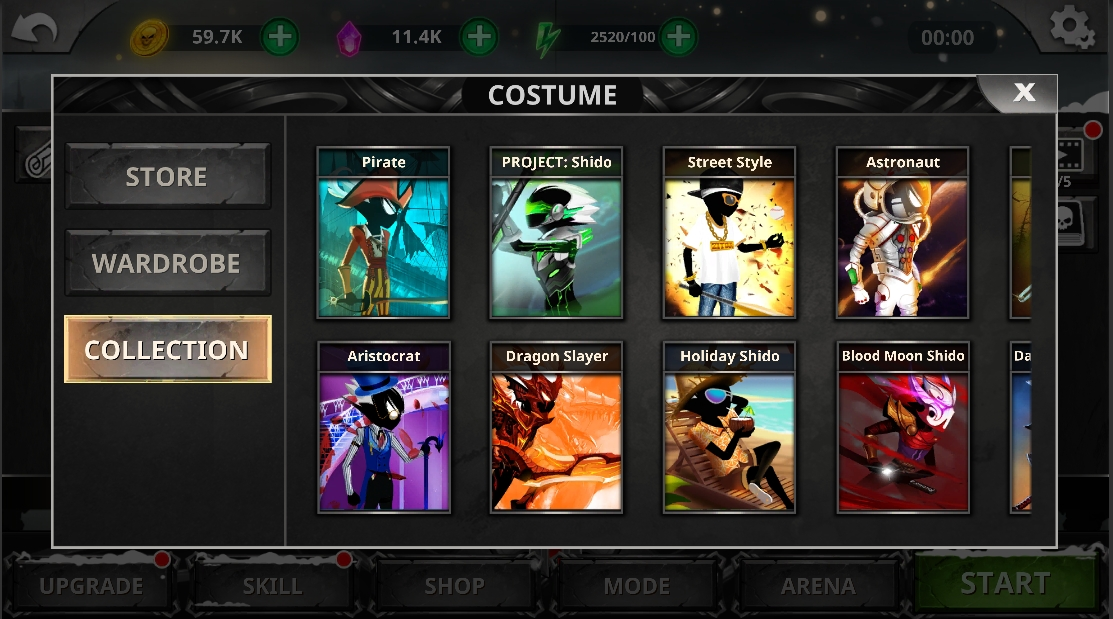
Task: Pick the Street Style costume
Action: click(729, 234)
